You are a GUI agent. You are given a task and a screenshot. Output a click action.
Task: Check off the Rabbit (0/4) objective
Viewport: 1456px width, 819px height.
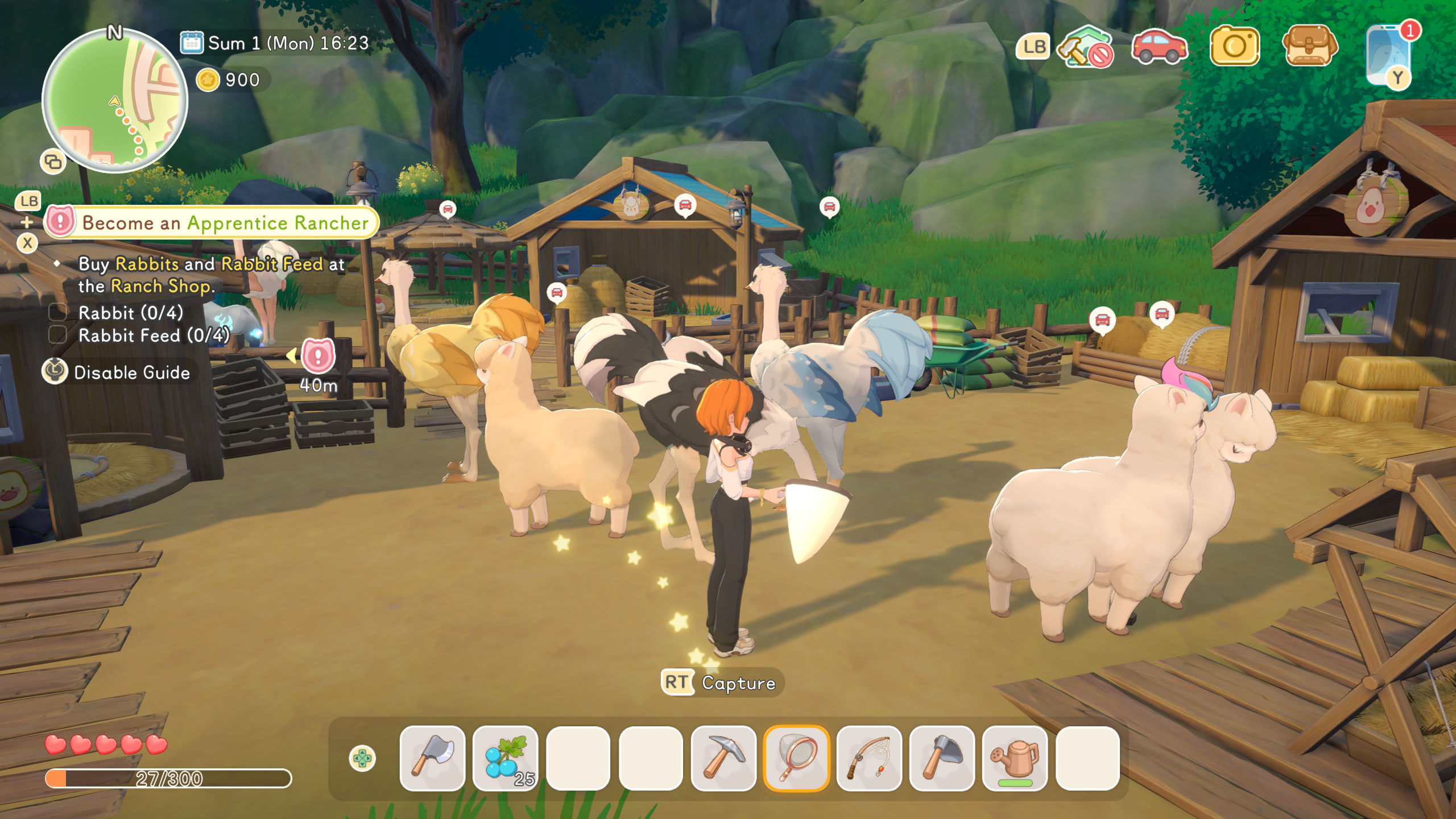56,313
